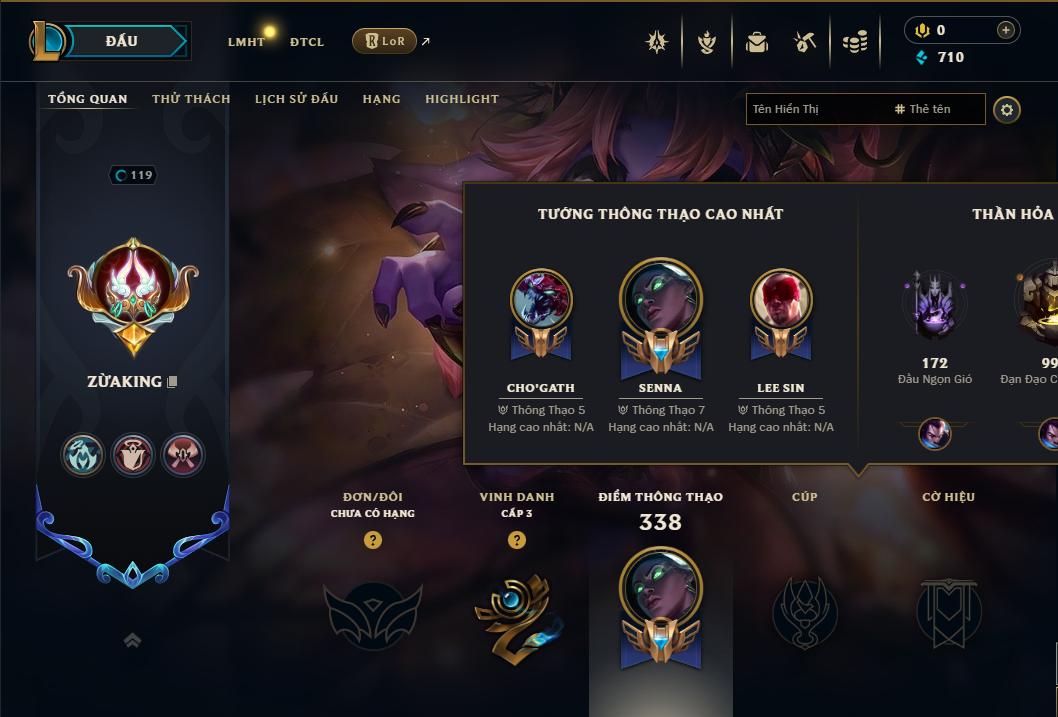Image resolution: width=1058 pixels, height=717 pixels.
Task: Open the LỊCH SỬ ĐẤU tab
Action: 296,99
